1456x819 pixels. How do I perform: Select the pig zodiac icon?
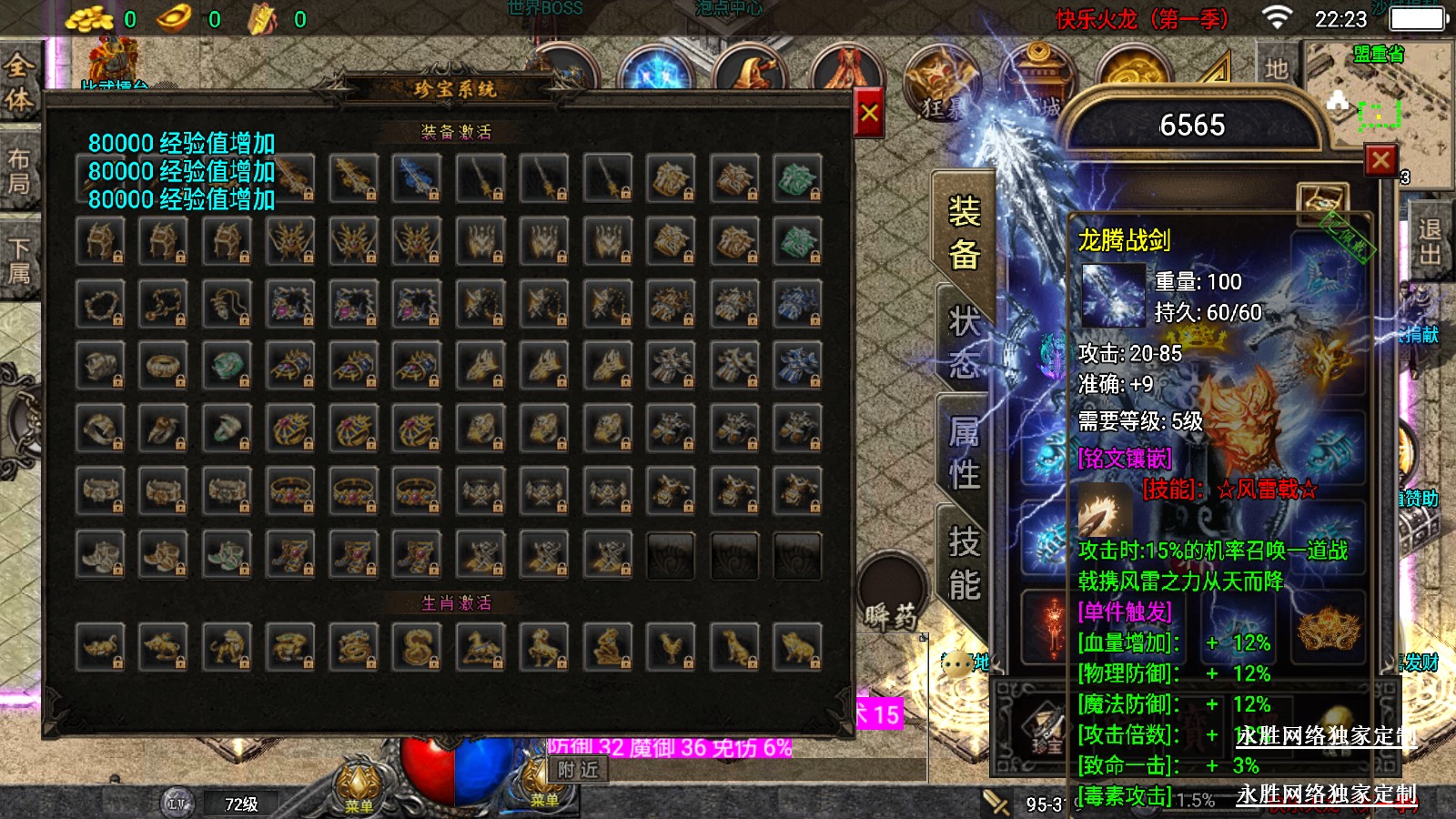(x=798, y=646)
